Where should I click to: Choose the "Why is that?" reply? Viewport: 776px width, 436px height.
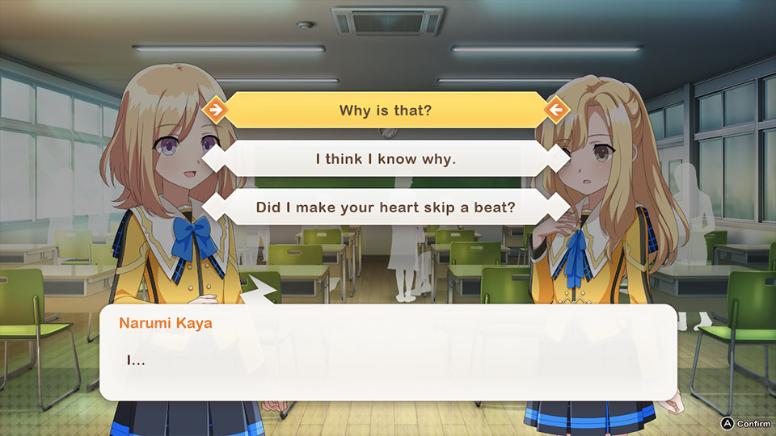click(x=385, y=110)
